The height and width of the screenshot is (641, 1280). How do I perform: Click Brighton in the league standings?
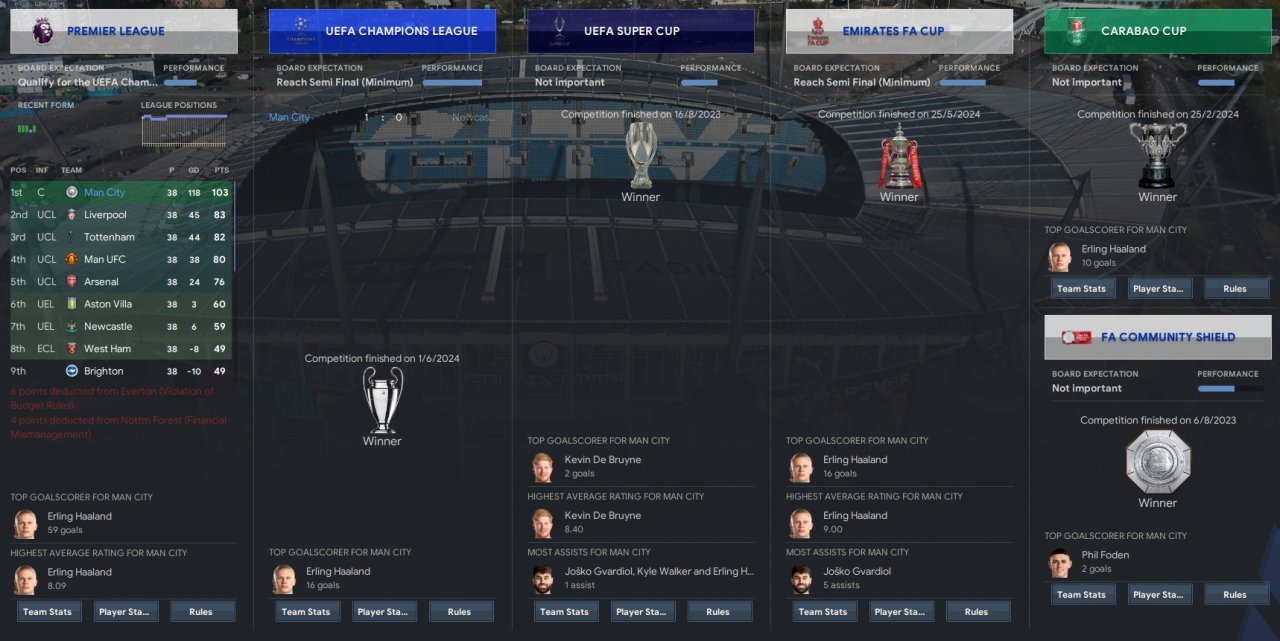click(105, 371)
